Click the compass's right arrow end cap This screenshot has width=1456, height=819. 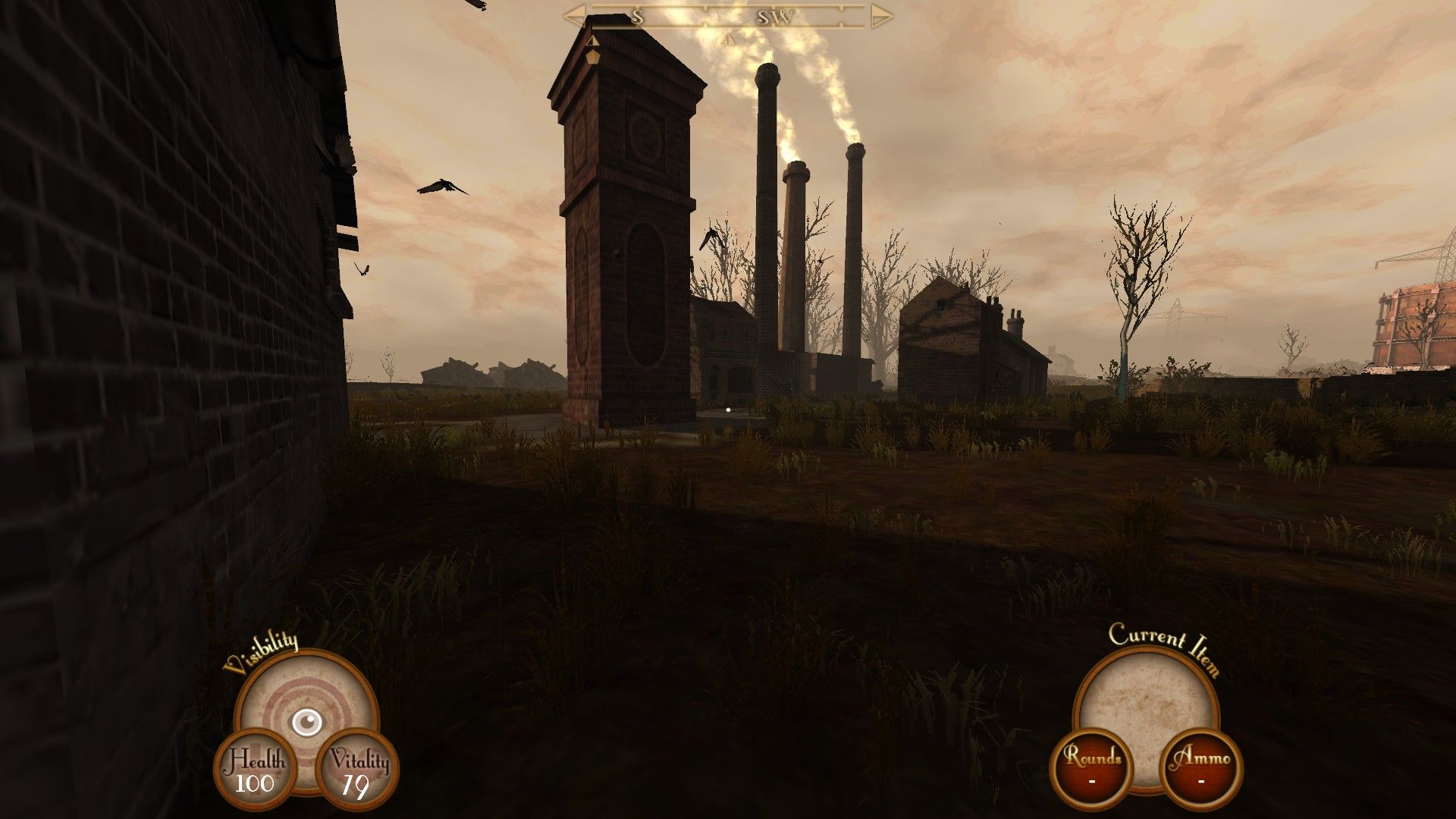[881, 16]
